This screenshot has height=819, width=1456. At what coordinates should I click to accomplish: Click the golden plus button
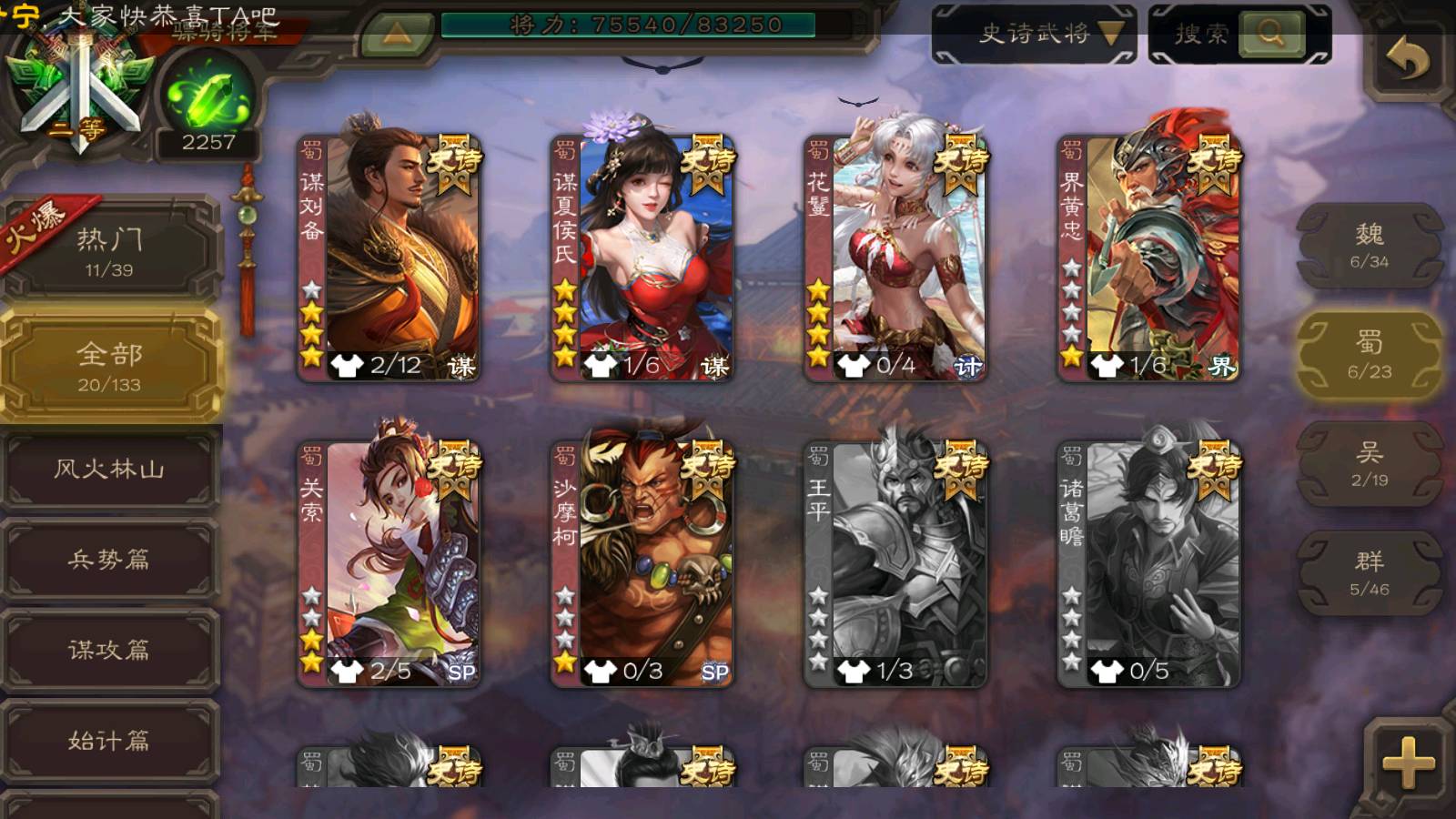tap(1408, 763)
